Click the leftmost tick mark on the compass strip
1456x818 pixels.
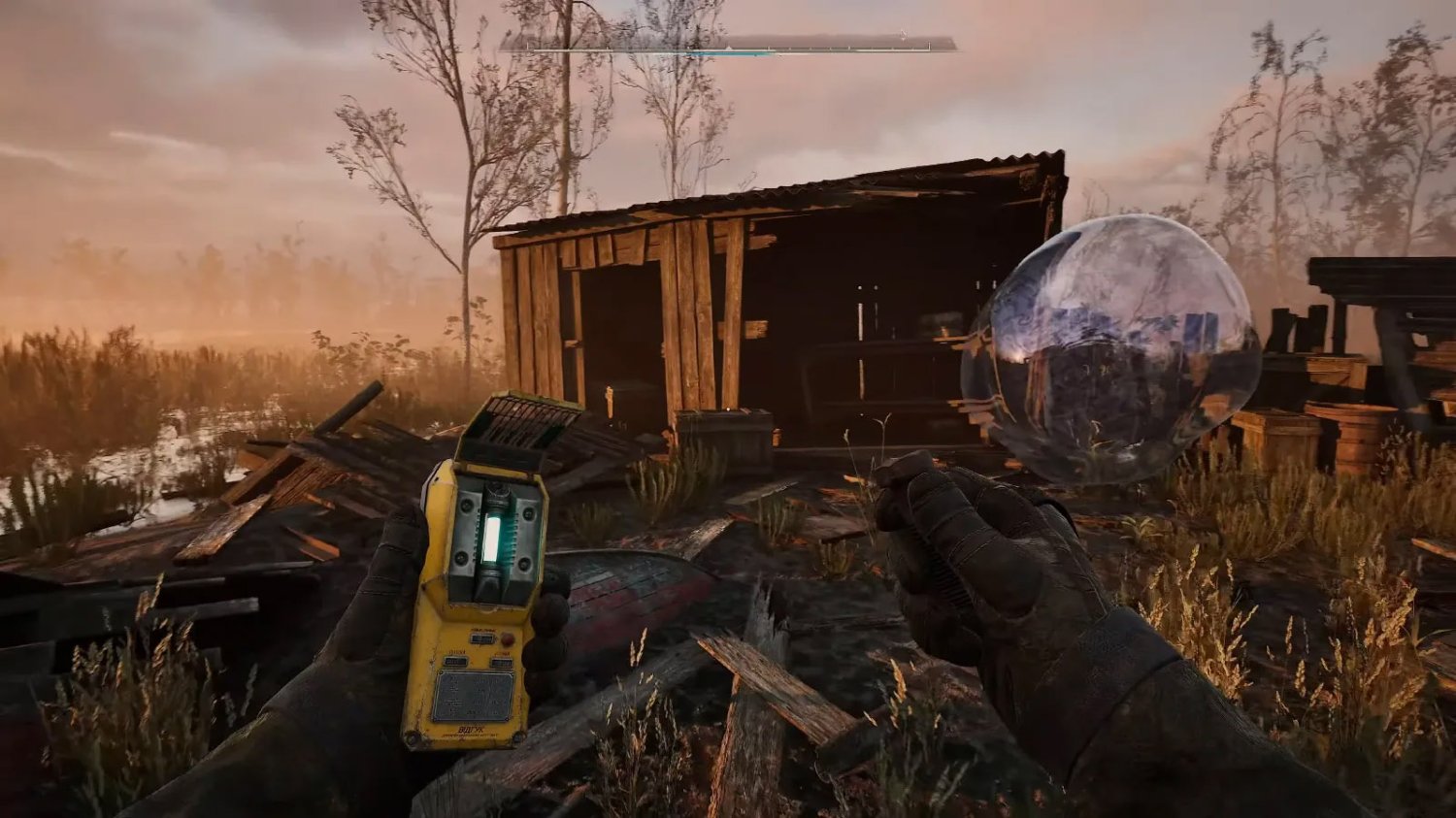click(x=527, y=47)
